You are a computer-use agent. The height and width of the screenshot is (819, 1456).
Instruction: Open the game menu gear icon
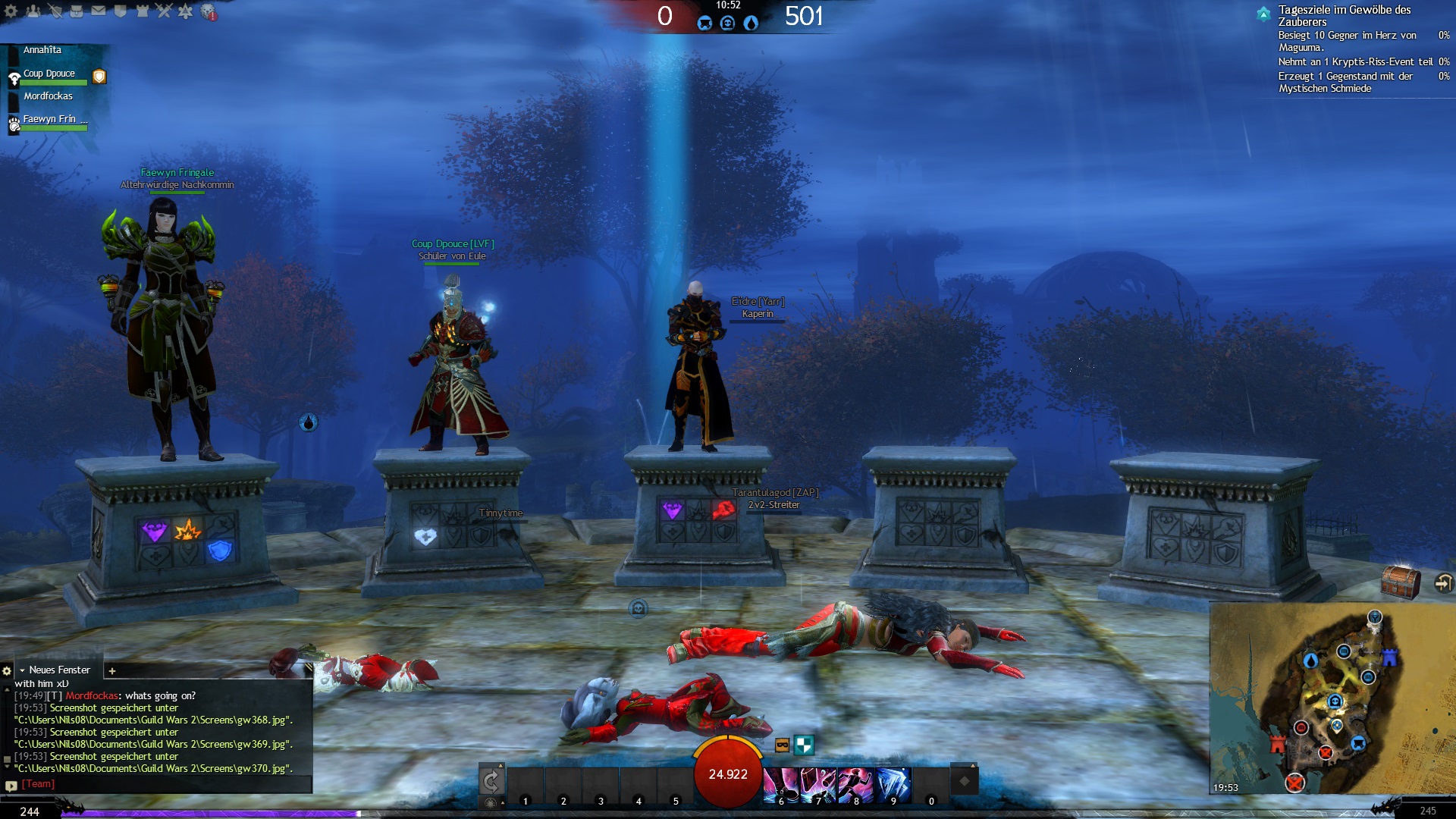[11, 11]
